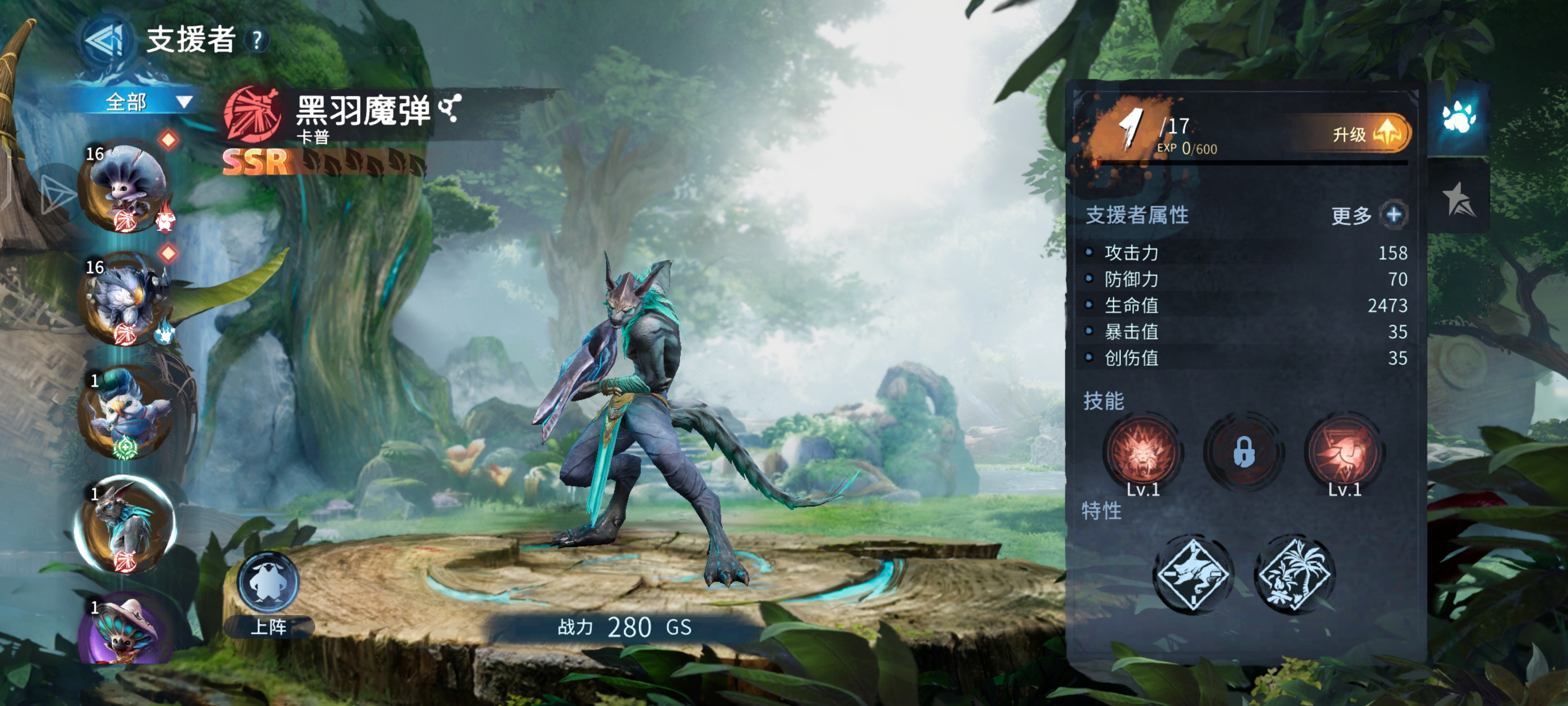Open the palm tree trait icon

tap(1295, 574)
